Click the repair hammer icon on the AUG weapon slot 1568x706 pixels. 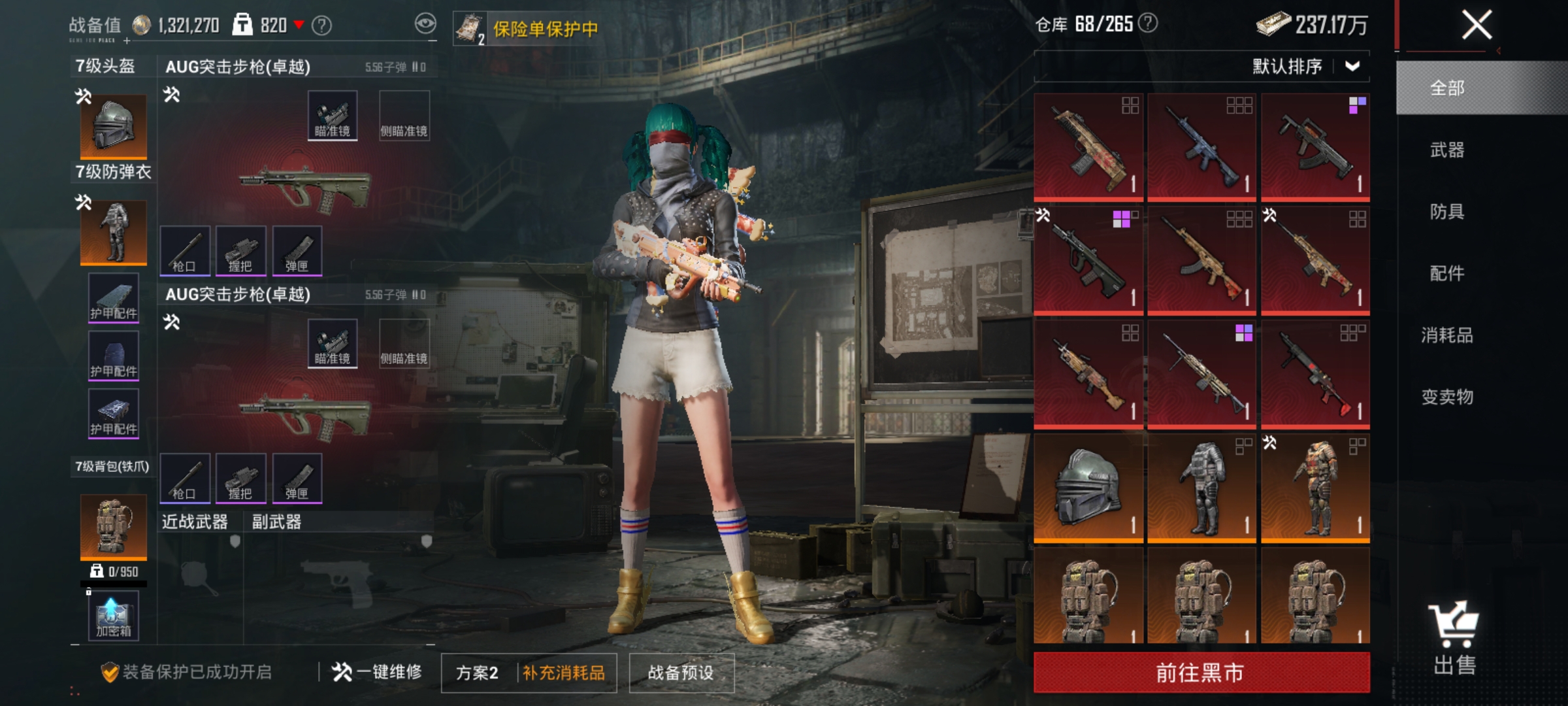click(170, 93)
